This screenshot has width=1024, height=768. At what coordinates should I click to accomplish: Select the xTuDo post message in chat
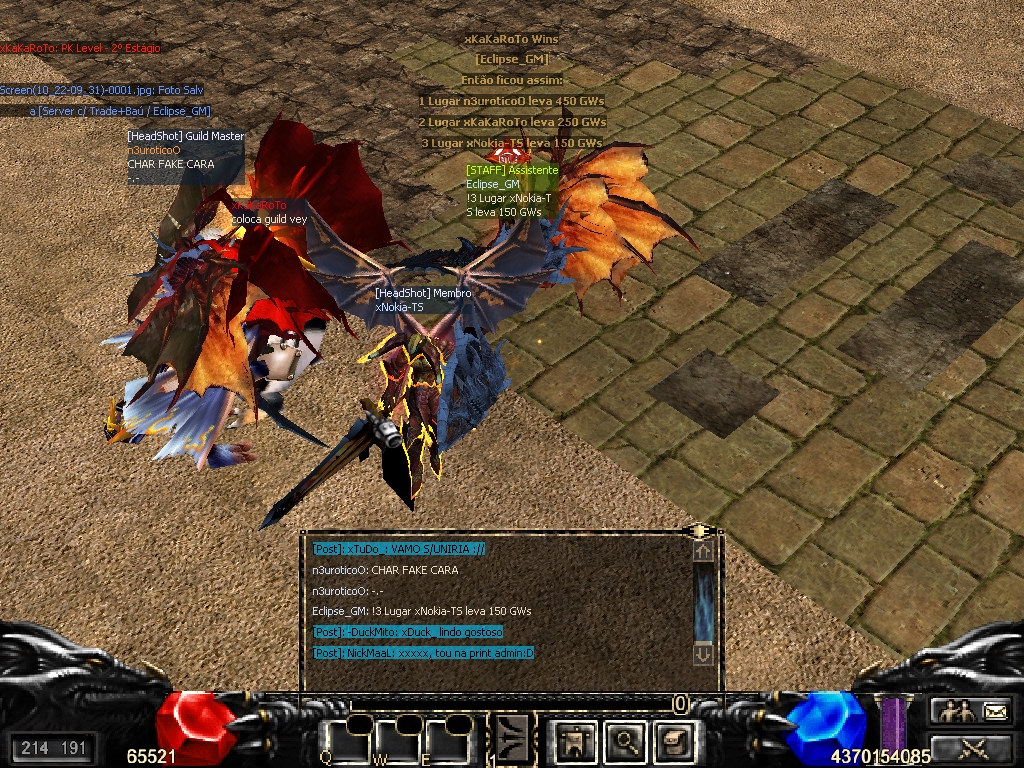(399, 549)
